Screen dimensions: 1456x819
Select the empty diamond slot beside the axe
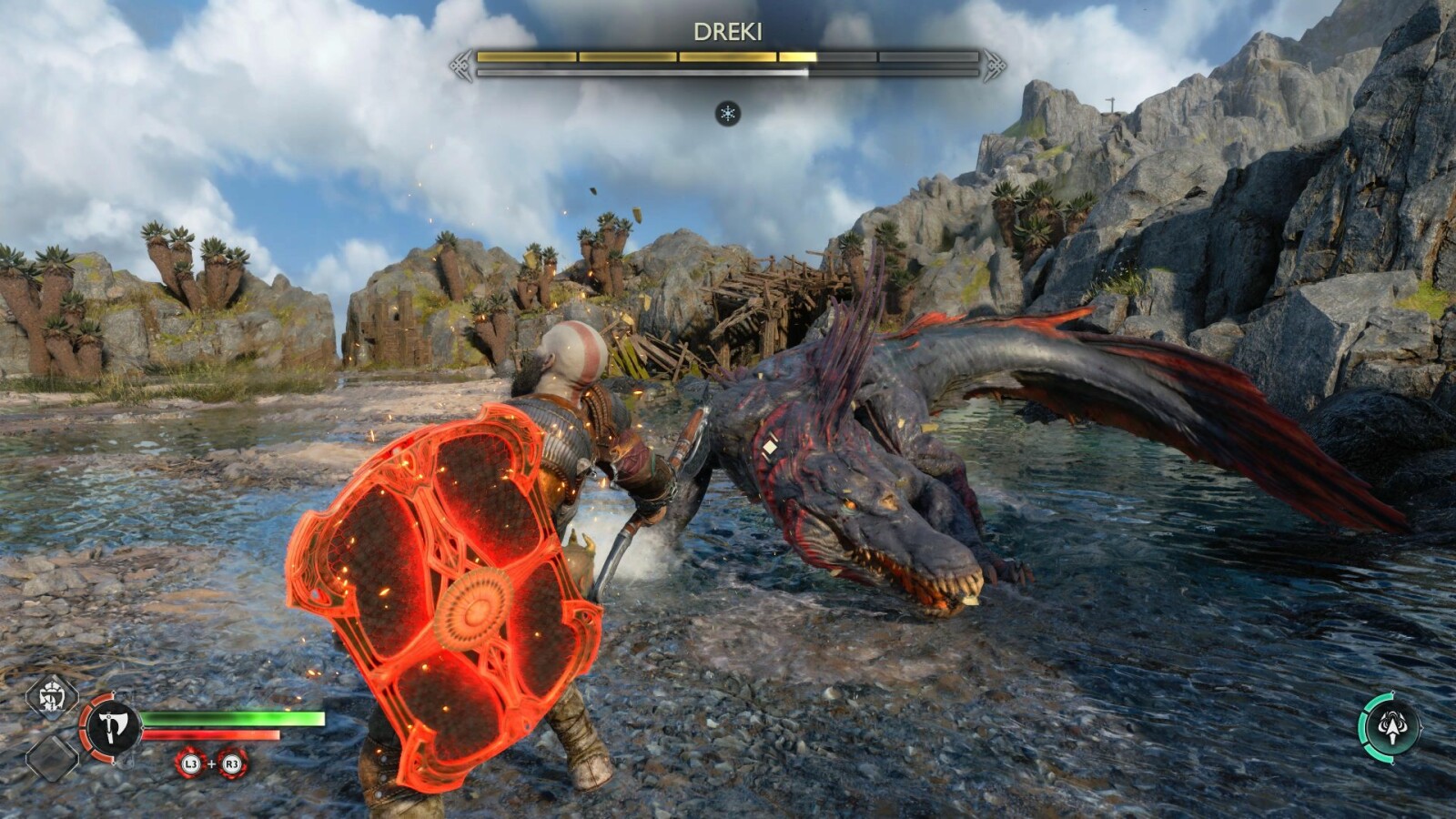(51, 757)
